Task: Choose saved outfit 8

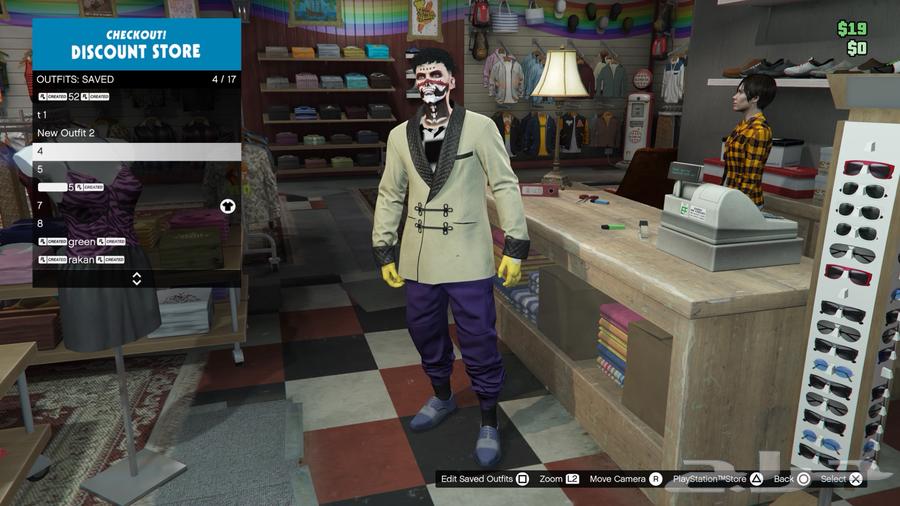Action: pos(136,223)
